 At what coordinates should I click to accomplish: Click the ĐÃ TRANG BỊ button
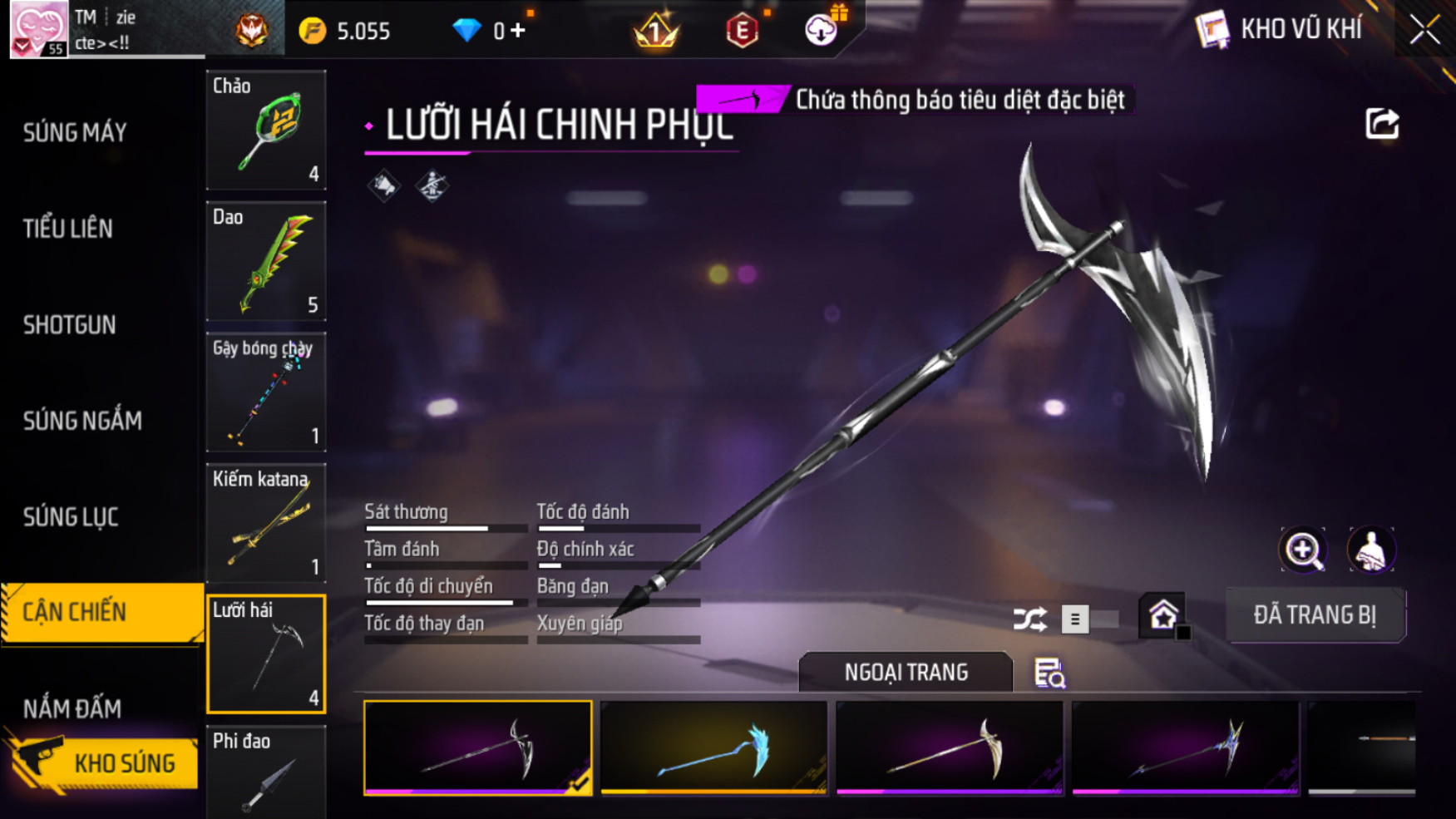click(x=1315, y=615)
